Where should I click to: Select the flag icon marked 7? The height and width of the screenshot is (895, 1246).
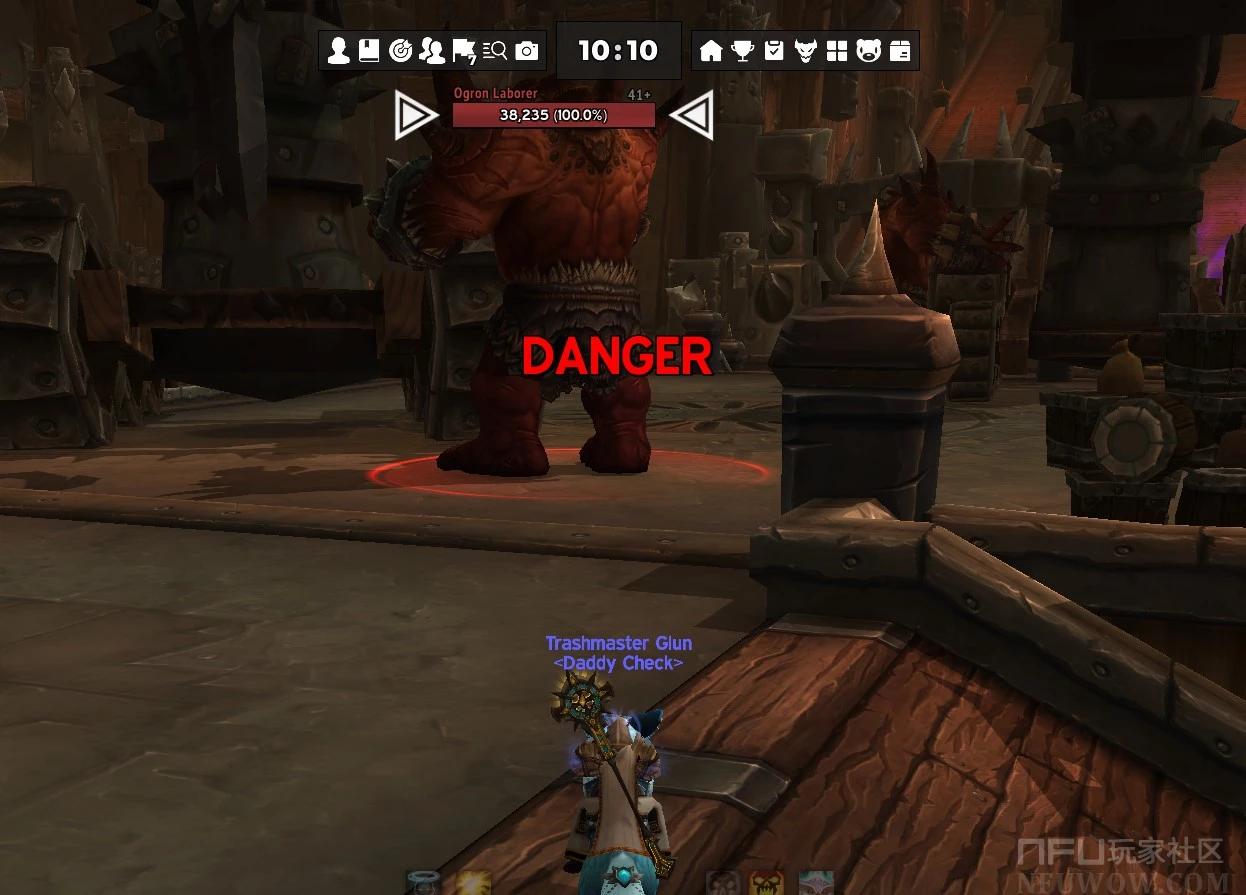463,51
